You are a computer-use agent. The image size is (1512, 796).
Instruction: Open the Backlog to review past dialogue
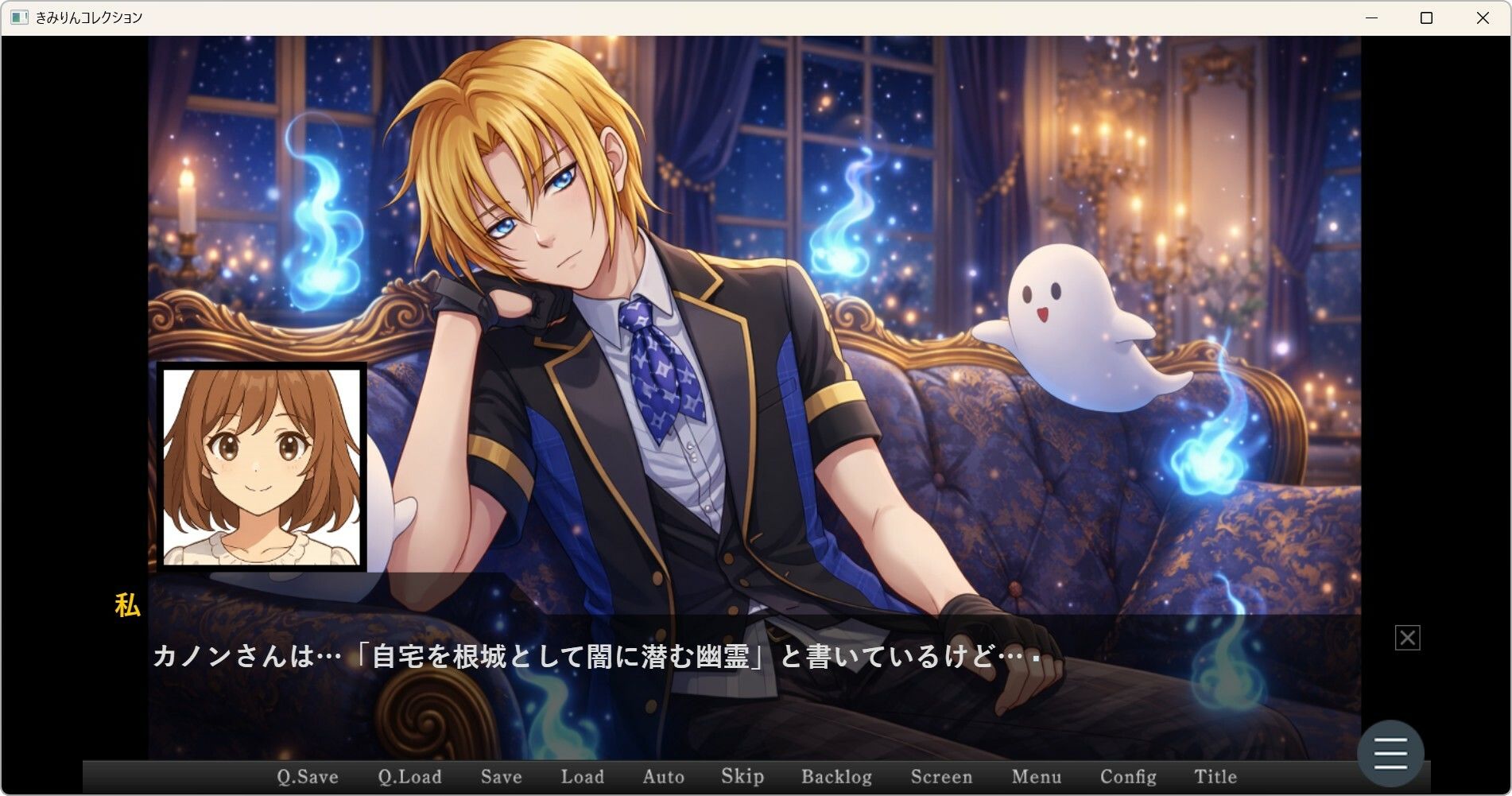837,777
